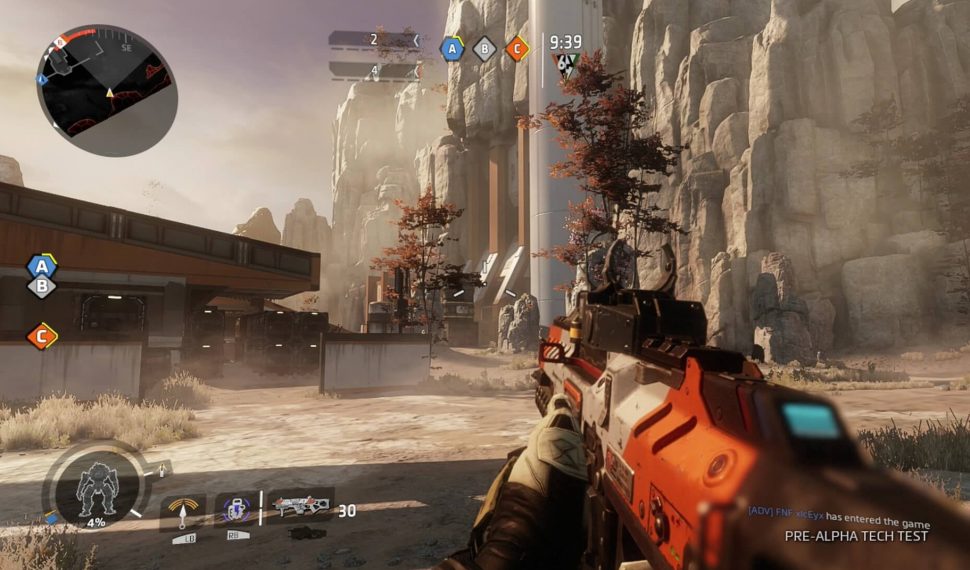The height and width of the screenshot is (570, 970).
Task: Click the orange C objective waypoint marker
Action: tap(41, 336)
